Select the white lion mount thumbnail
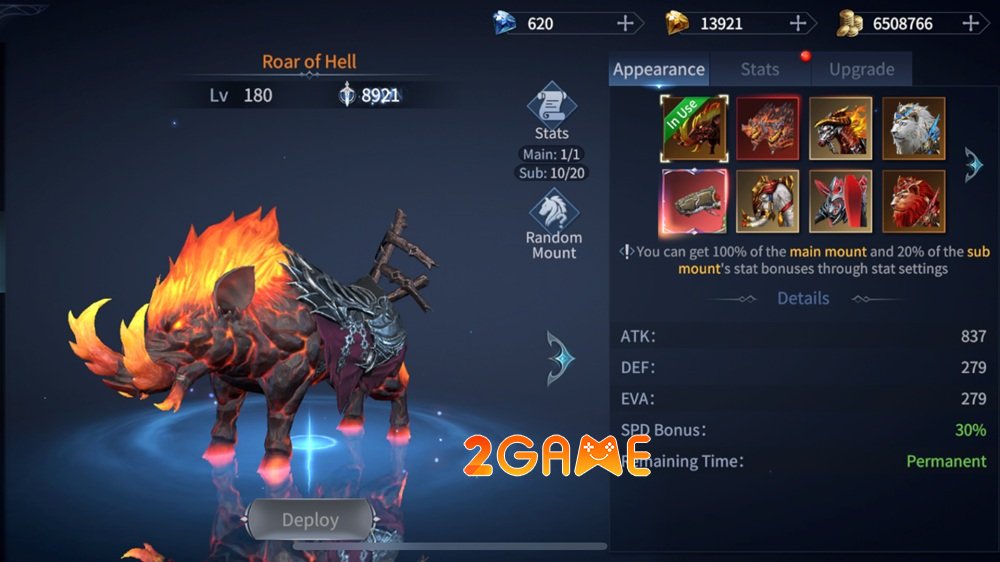This screenshot has height=562, width=1000. 914,128
